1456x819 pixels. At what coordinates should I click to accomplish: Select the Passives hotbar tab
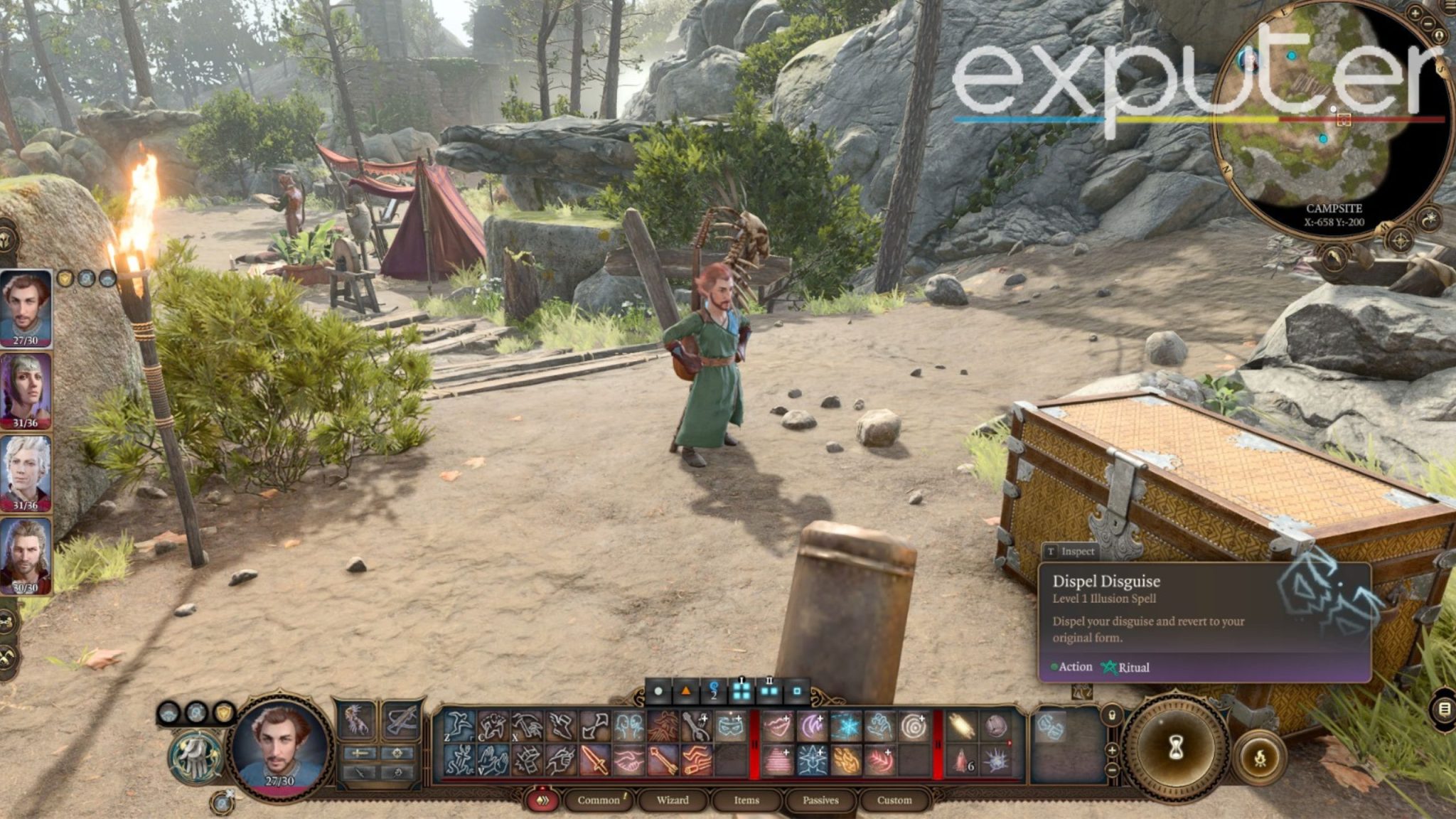(820, 800)
